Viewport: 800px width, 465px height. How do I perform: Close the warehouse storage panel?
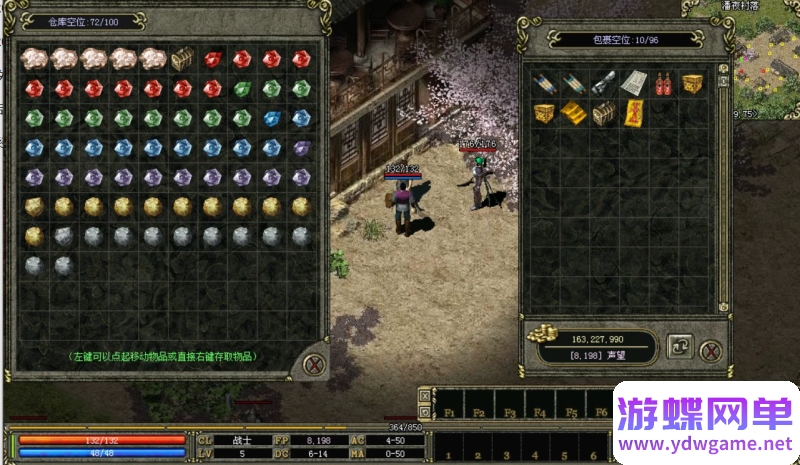coord(313,364)
